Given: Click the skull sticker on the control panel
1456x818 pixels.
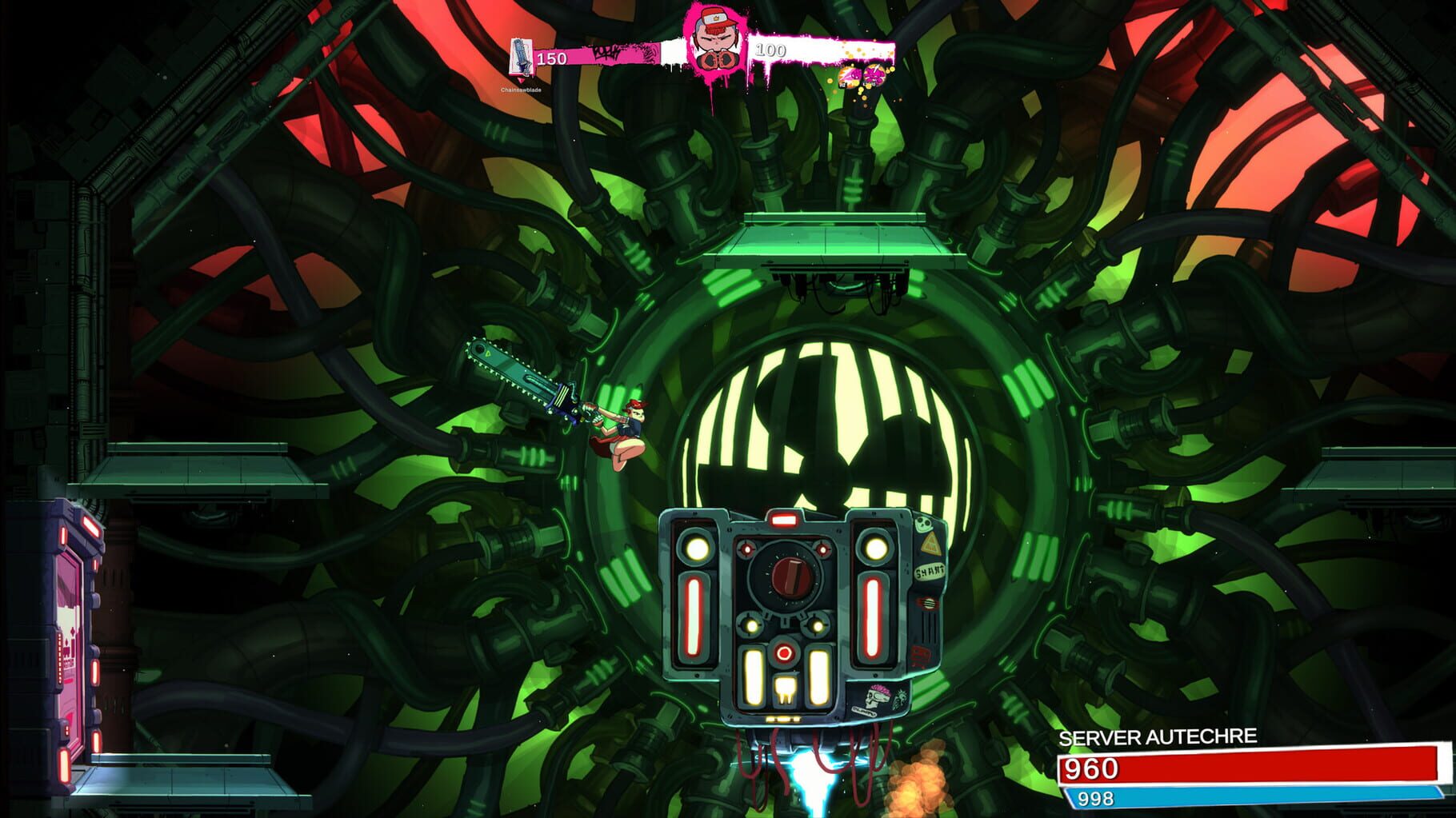Looking at the screenshot, I should pos(923,523).
